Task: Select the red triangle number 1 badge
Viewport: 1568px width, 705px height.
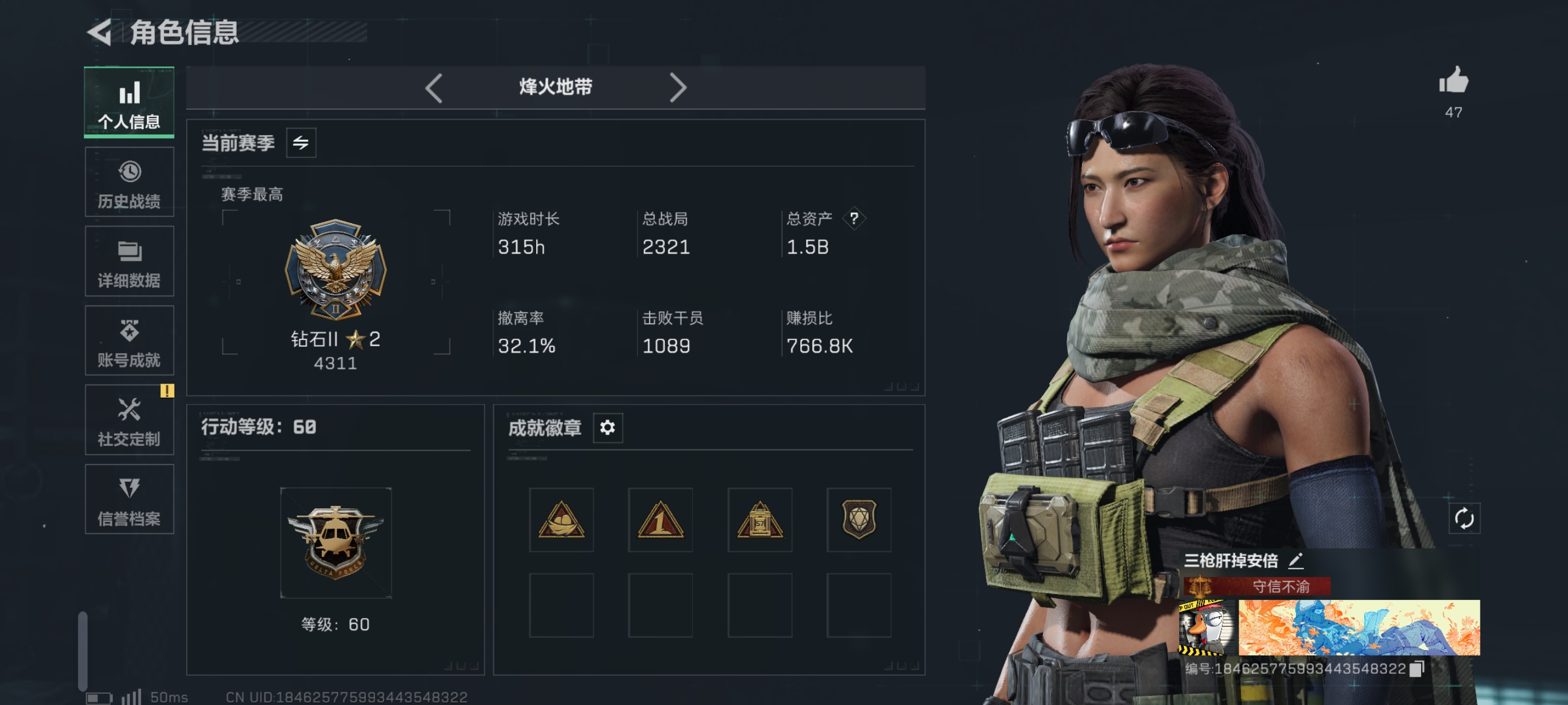Action: [x=661, y=520]
